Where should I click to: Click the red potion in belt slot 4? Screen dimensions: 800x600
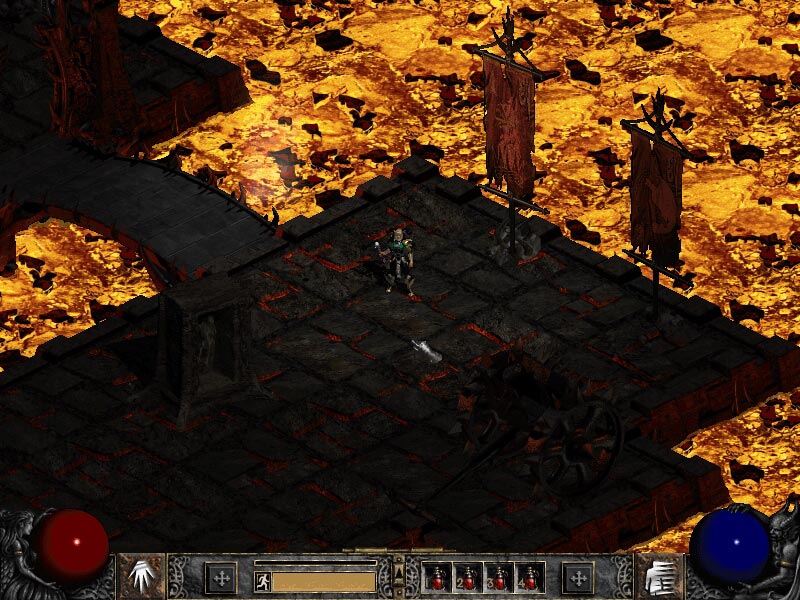(529, 577)
